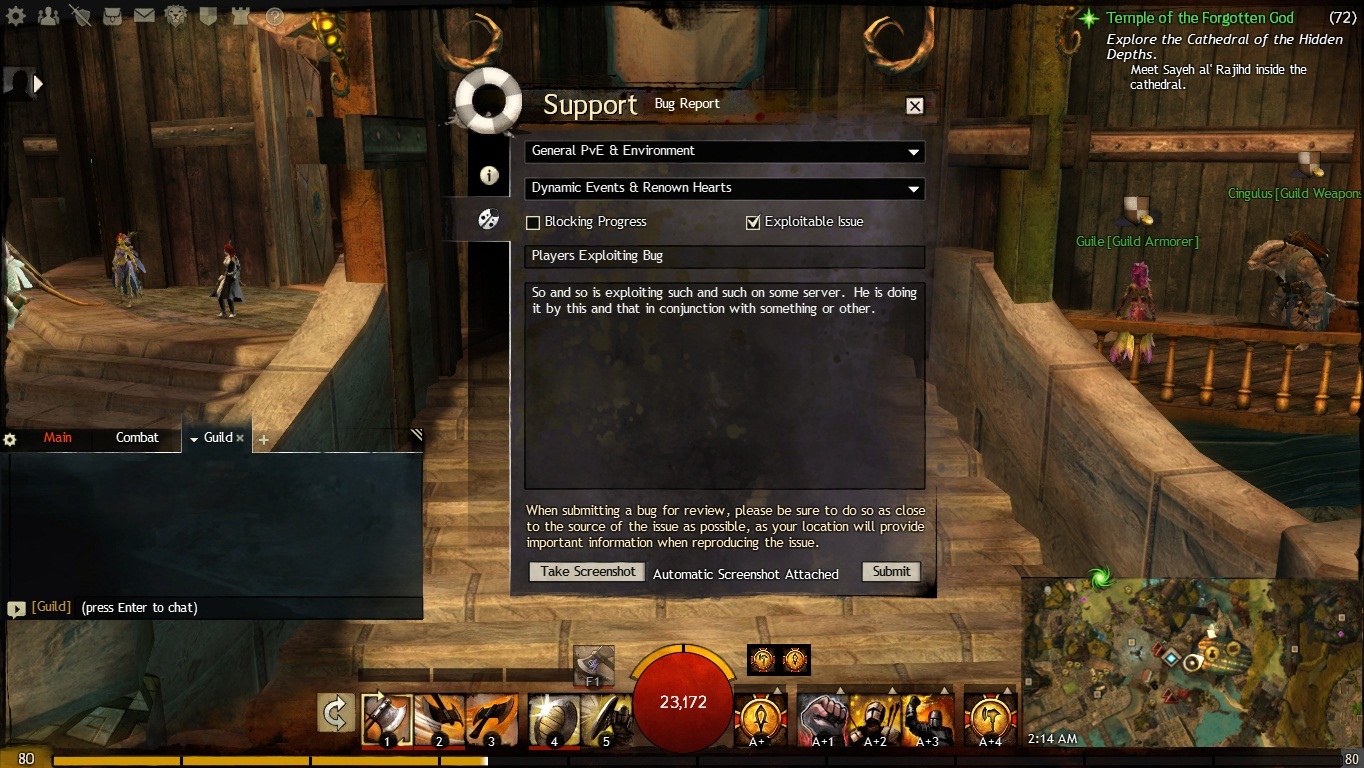The height and width of the screenshot is (768, 1364).
Task: Click the Players Exploiting Bug title field
Action: click(x=724, y=256)
